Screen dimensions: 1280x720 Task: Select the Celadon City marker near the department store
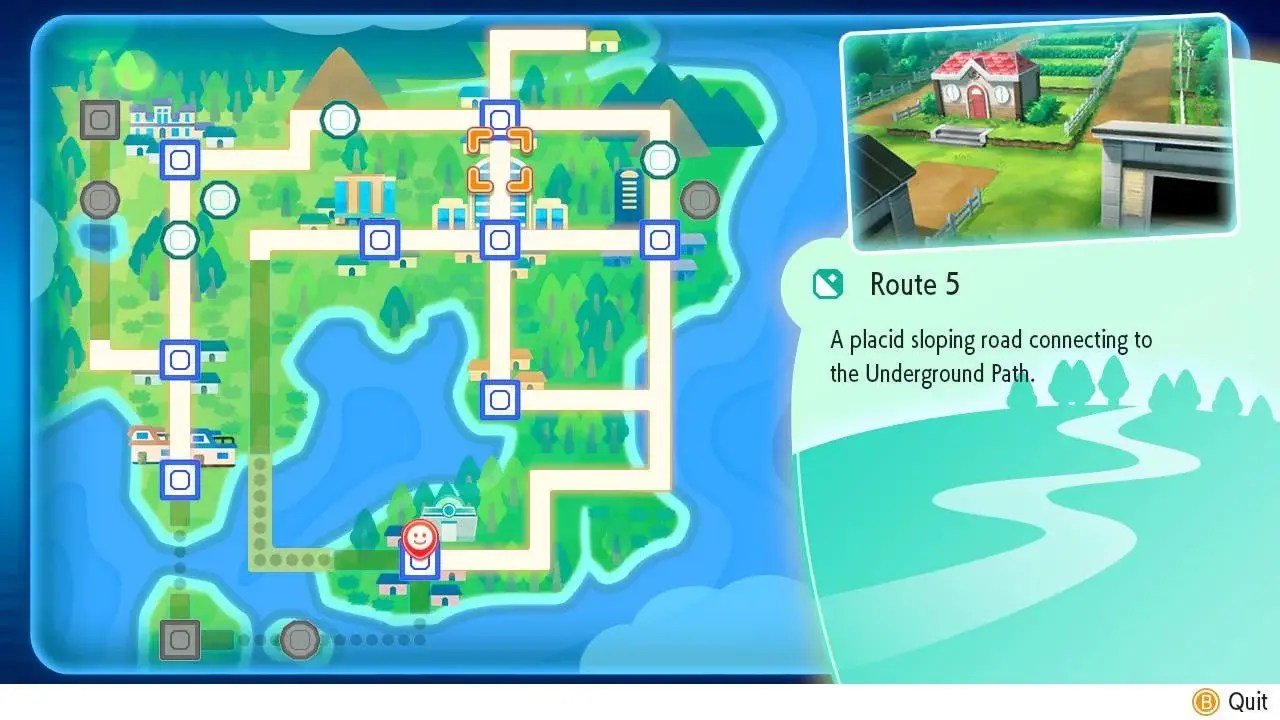(379, 238)
